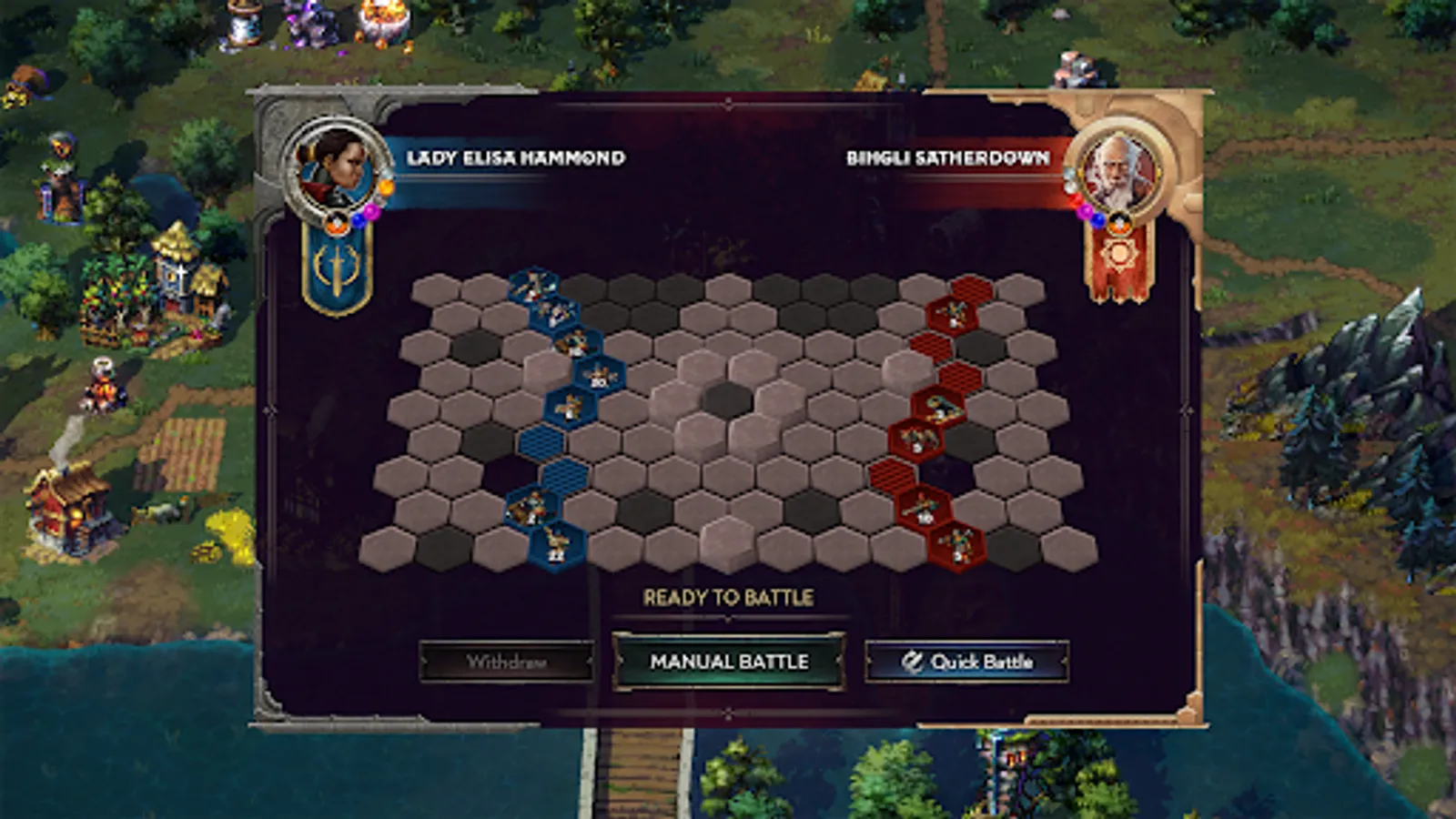This screenshot has width=1456, height=819.
Task: Click the Withdraw button
Action: [507, 662]
